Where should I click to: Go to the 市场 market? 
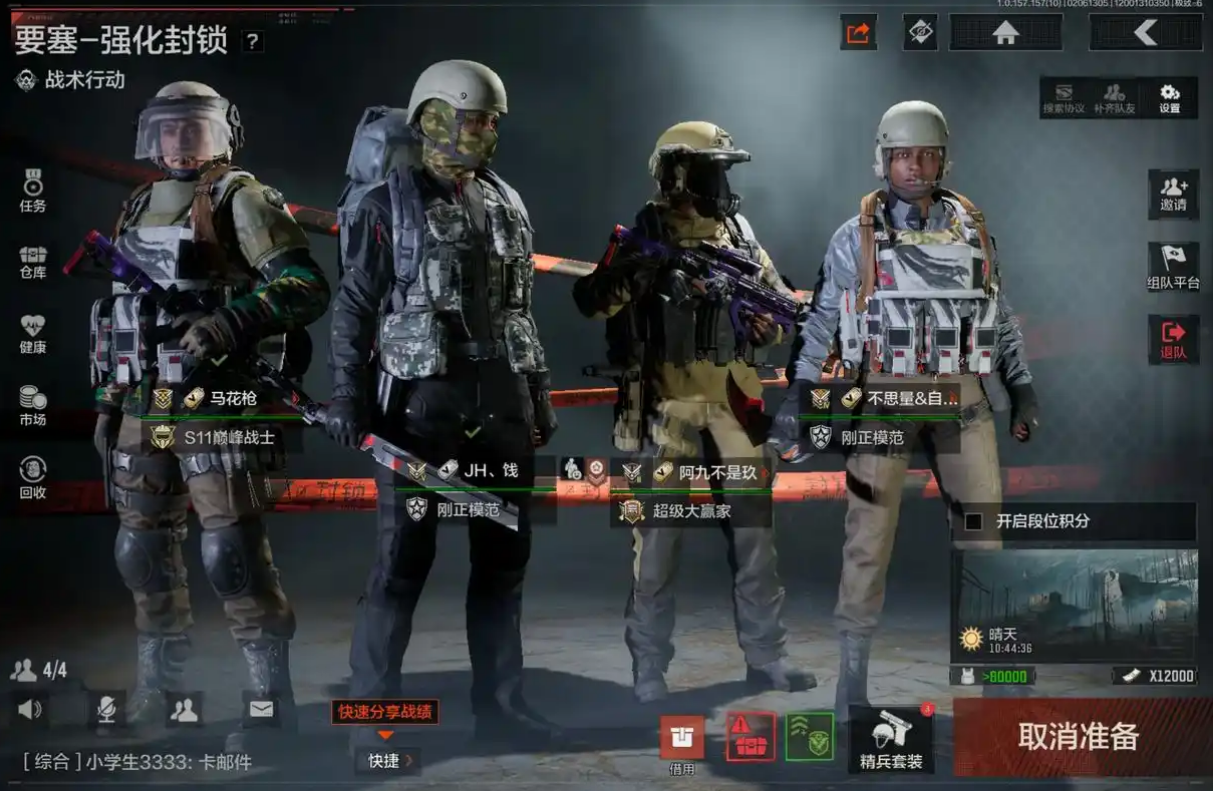(x=33, y=405)
